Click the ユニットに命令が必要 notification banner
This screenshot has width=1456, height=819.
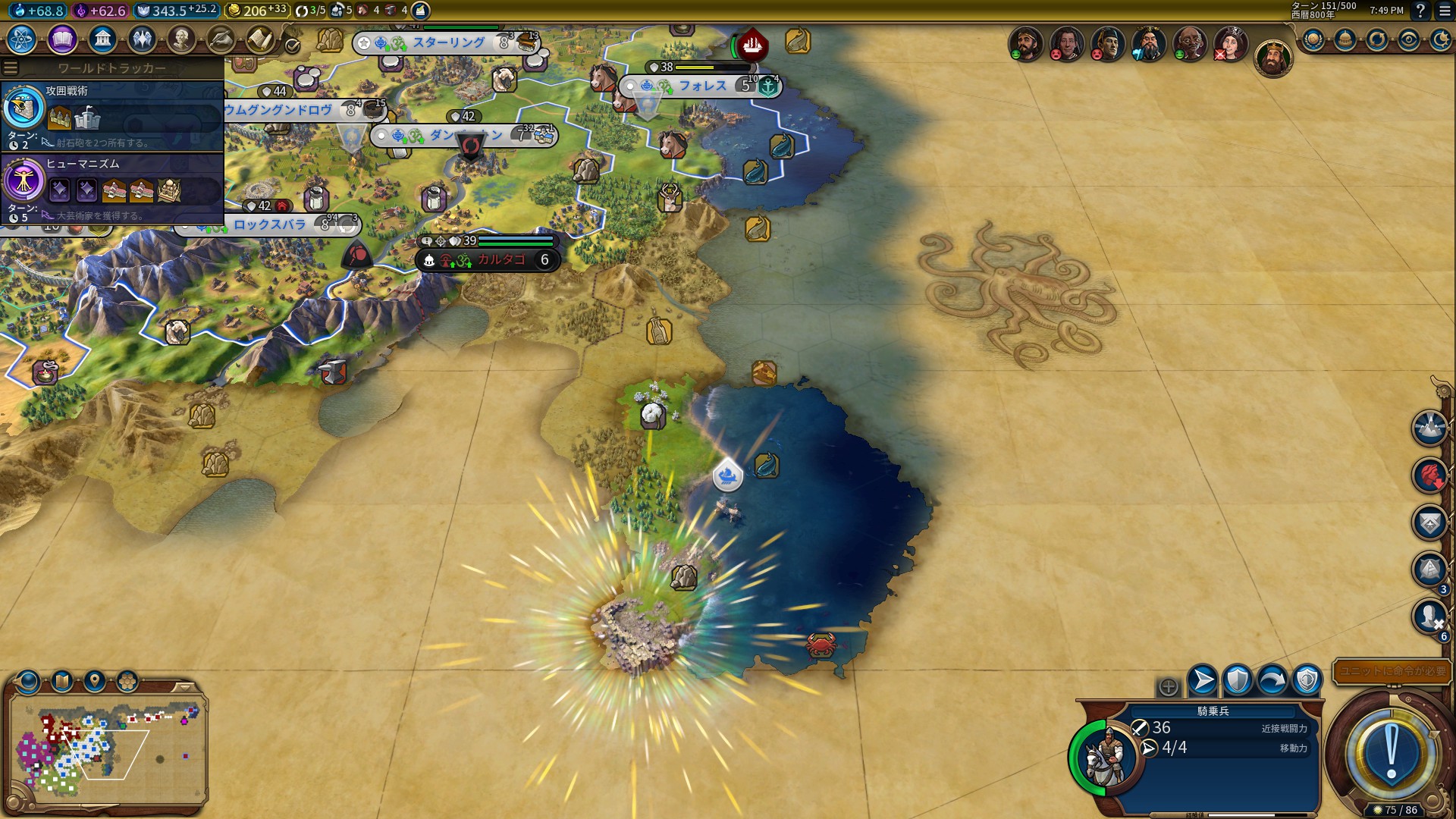(x=1392, y=671)
